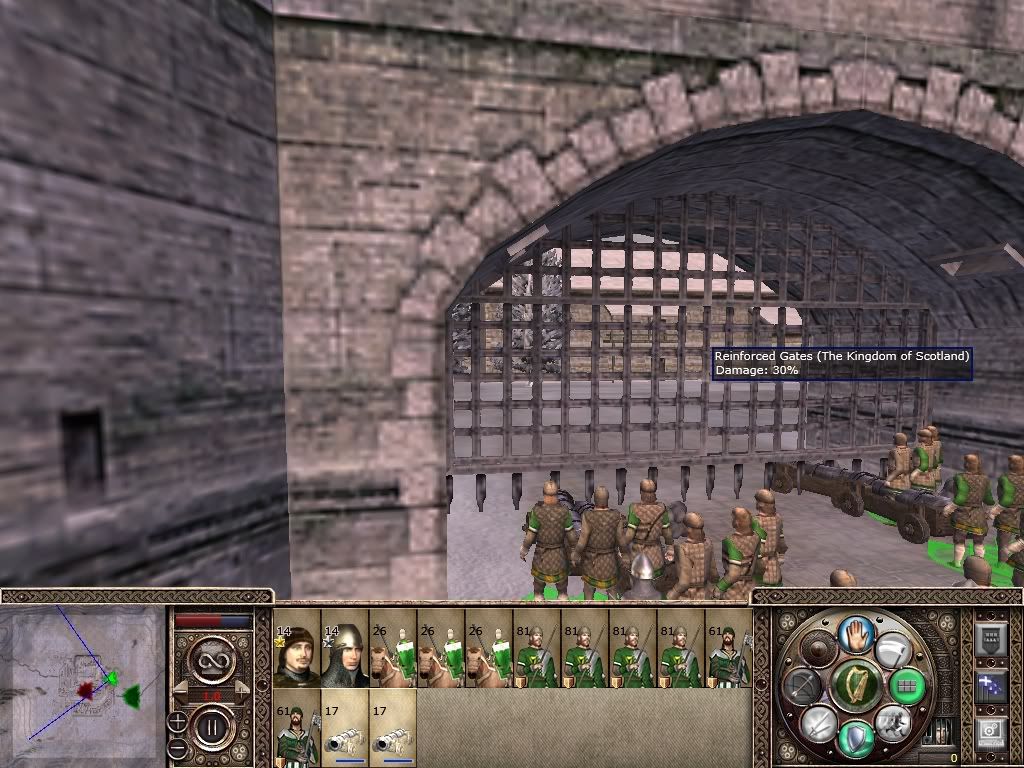Click the flag button on right panel
The width and height of the screenshot is (1024, 768).
[x=990, y=685]
